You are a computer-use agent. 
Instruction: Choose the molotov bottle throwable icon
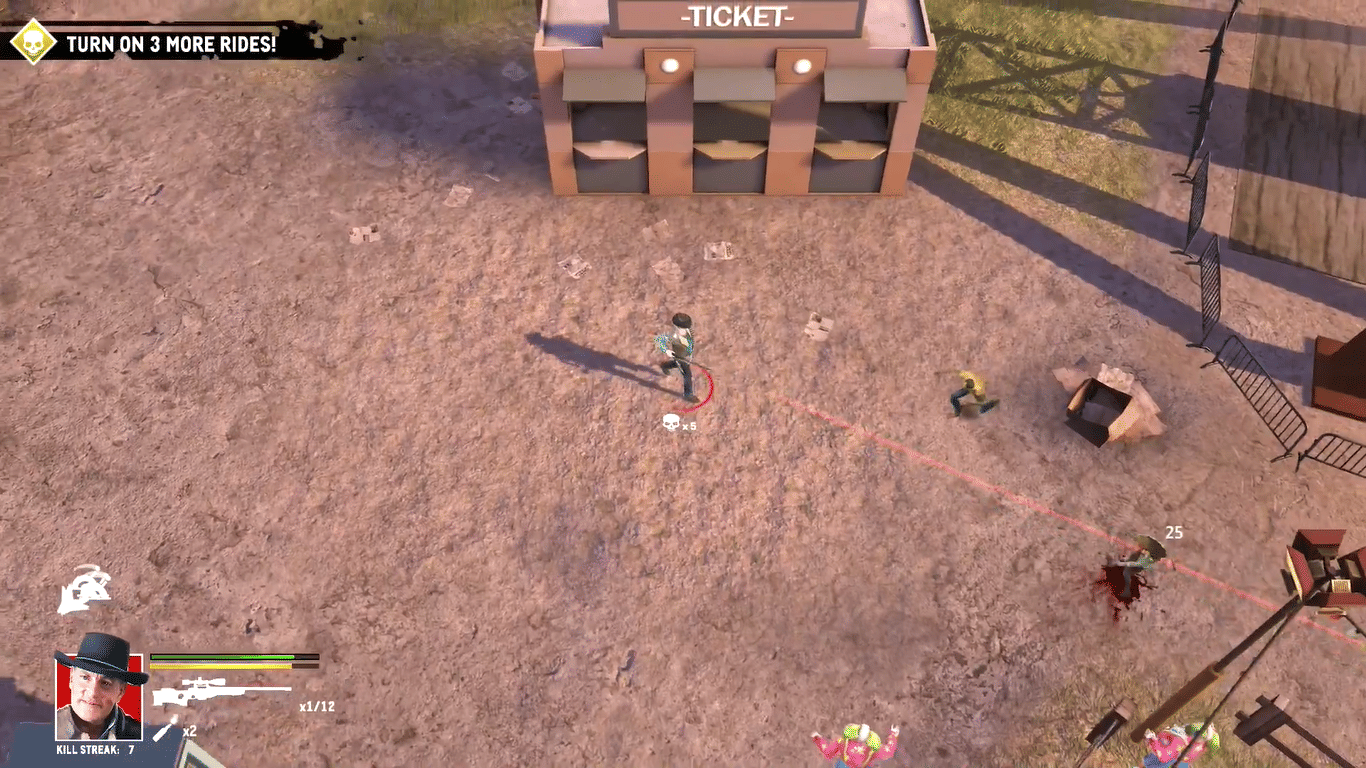click(167, 727)
